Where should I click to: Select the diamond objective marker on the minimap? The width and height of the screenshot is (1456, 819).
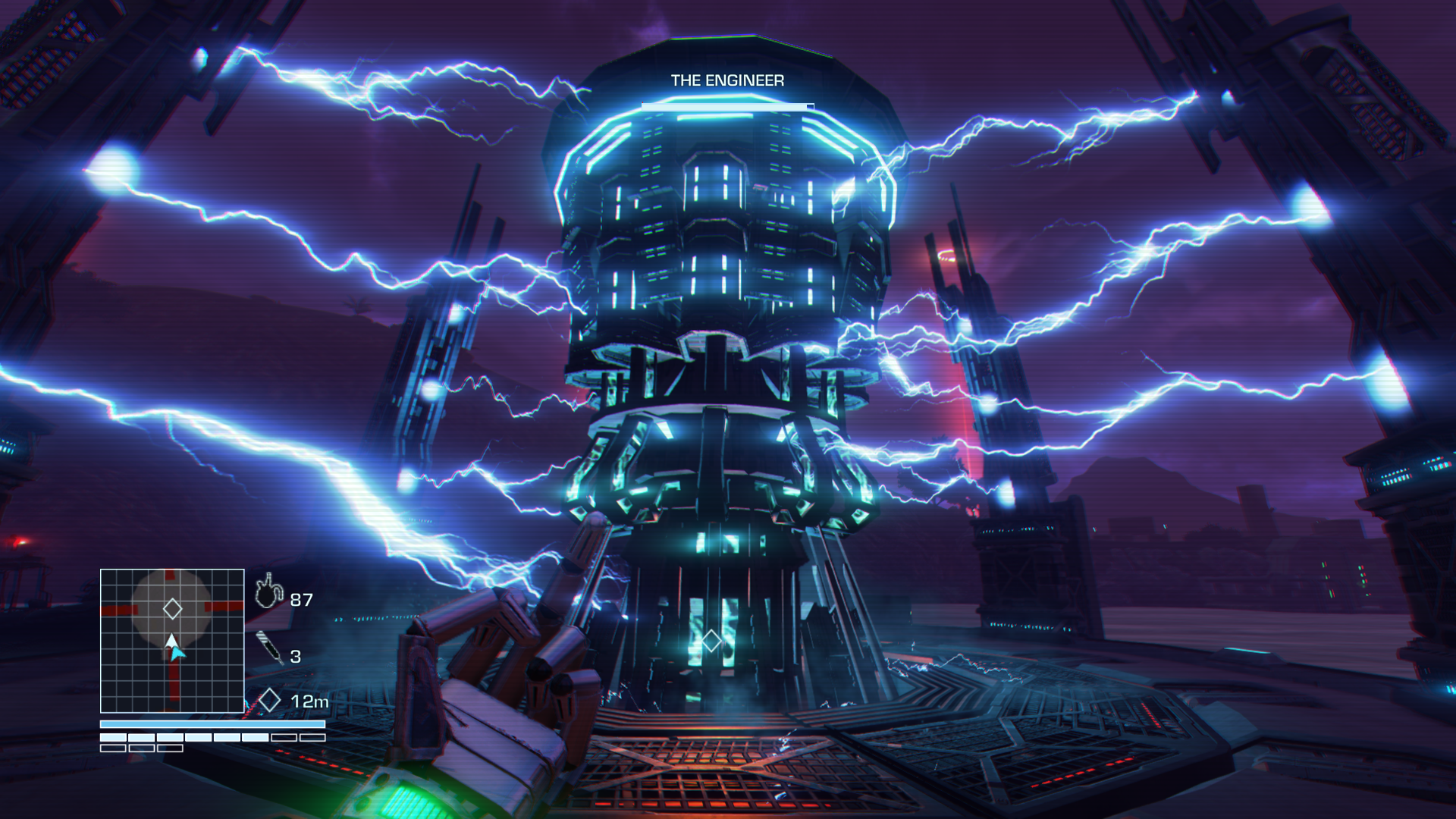point(172,608)
